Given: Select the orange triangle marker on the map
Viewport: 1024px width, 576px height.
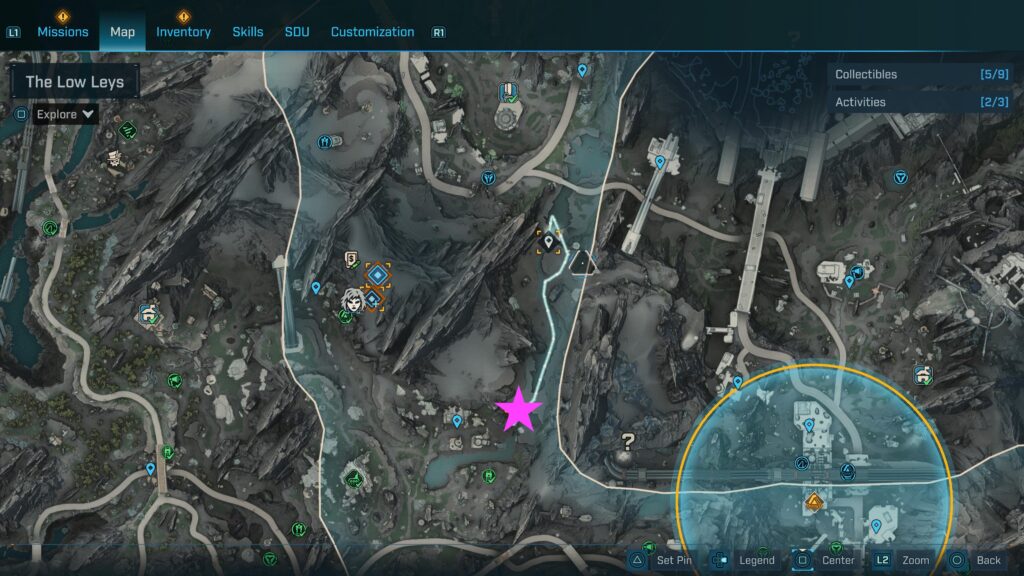Looking at the screenshot, I should (x=815, y=501).
